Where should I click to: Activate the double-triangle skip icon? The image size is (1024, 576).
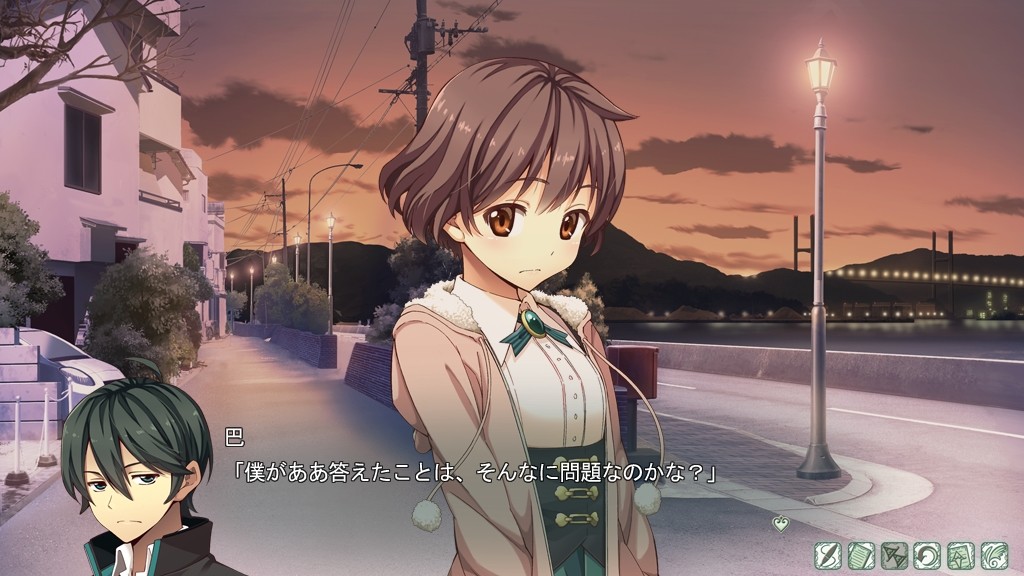[x=894, y=555]
